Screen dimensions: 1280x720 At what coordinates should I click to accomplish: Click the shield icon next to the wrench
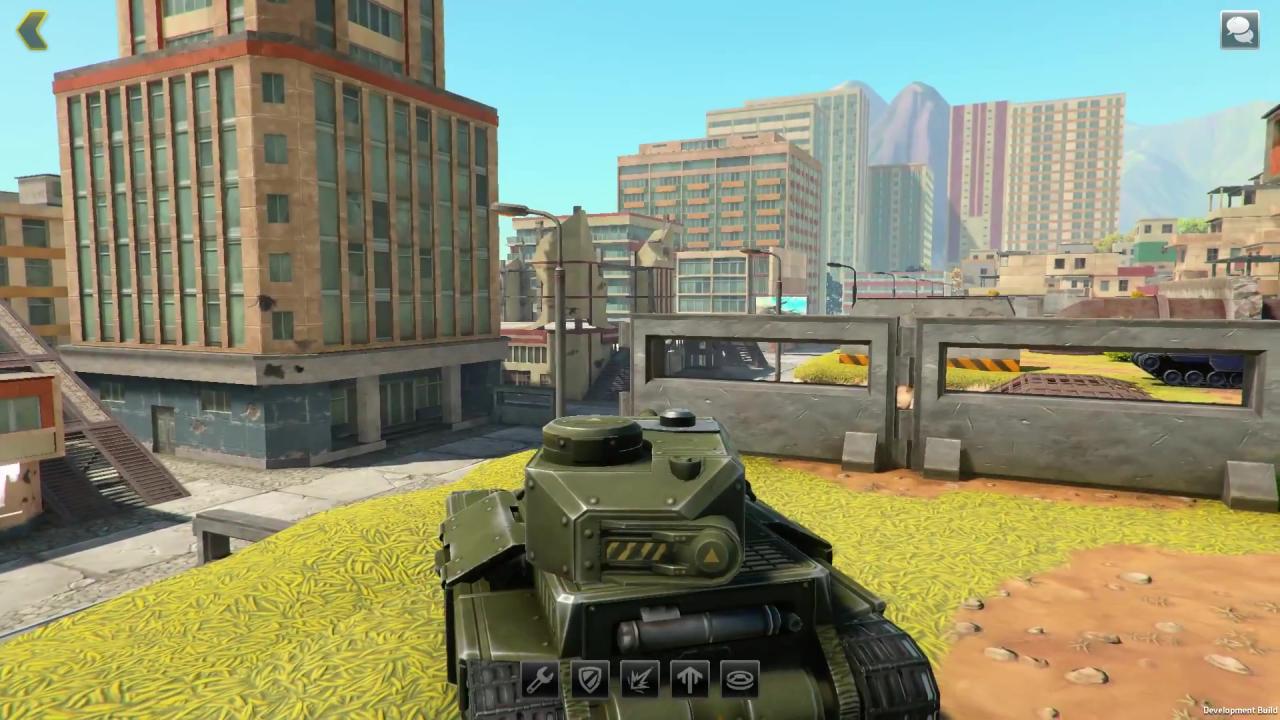click(589, 680)
